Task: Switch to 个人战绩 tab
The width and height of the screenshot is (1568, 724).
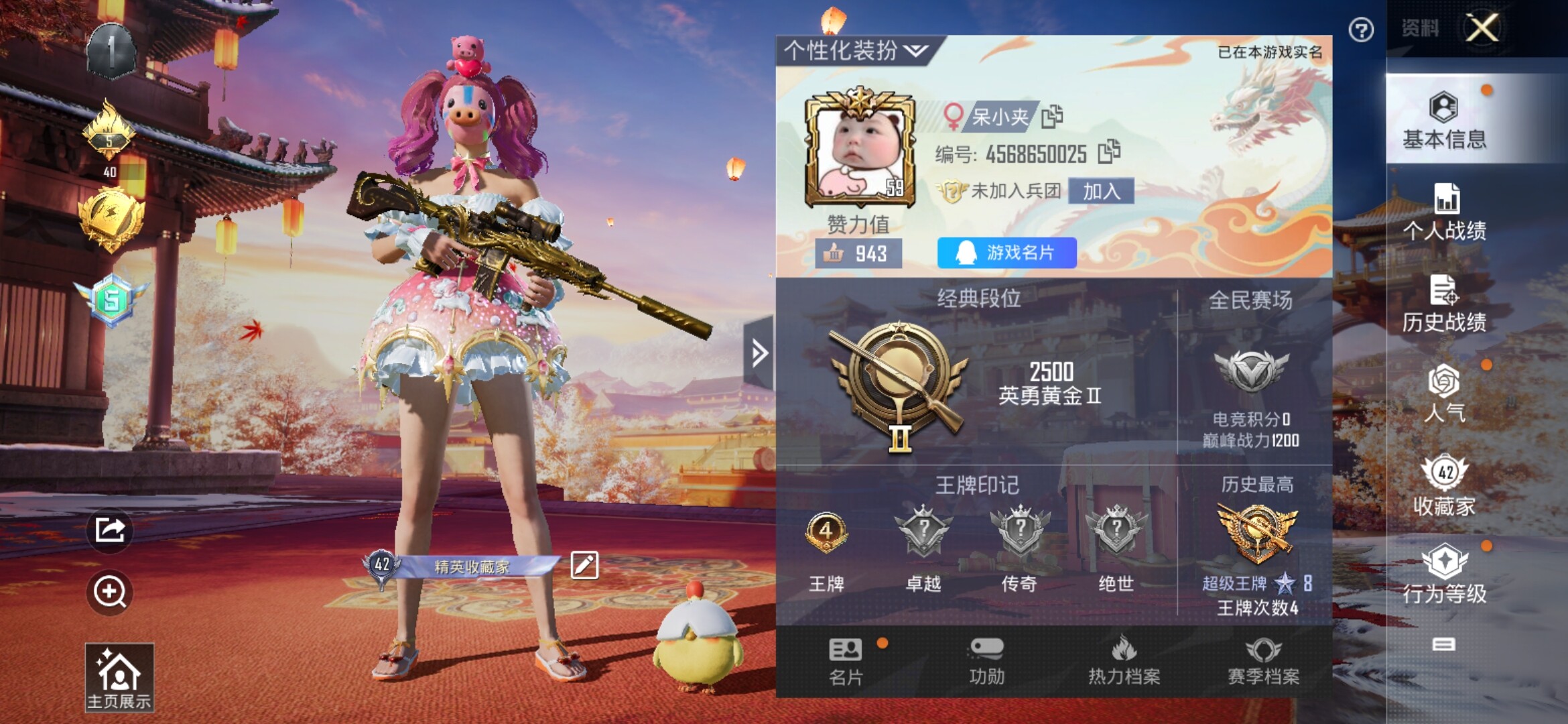Action: [x=1444, y=213]
